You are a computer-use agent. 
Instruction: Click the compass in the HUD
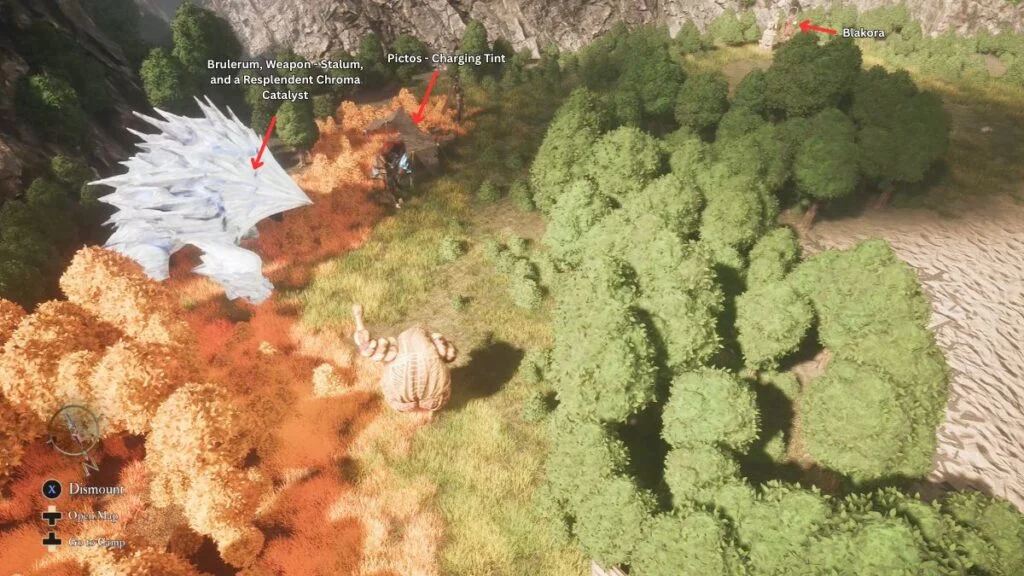coord(73,434)
